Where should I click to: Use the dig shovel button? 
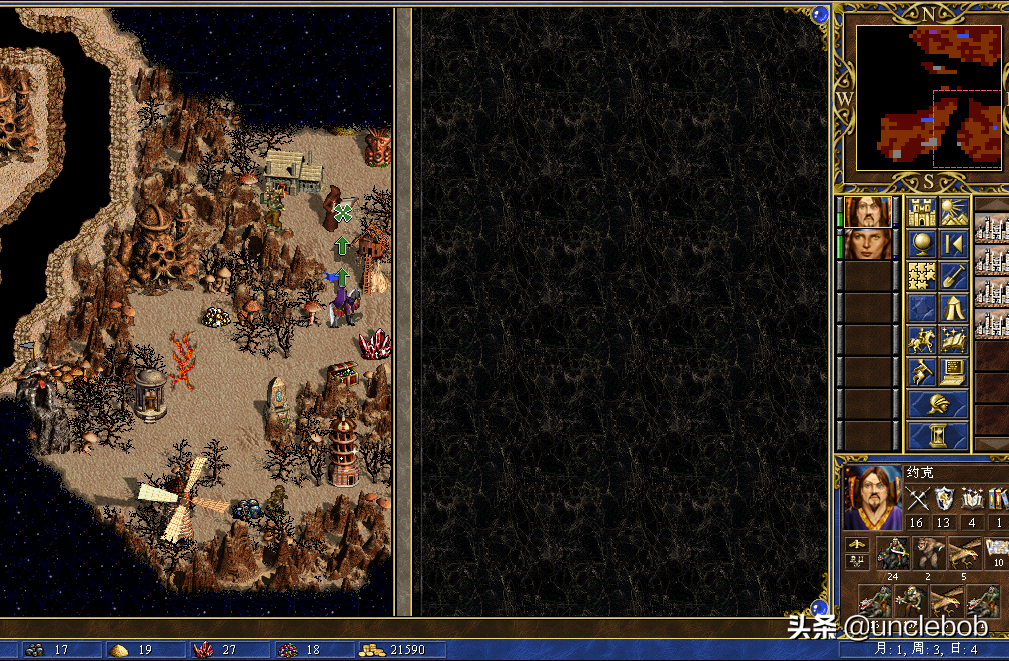coord(953,276)
